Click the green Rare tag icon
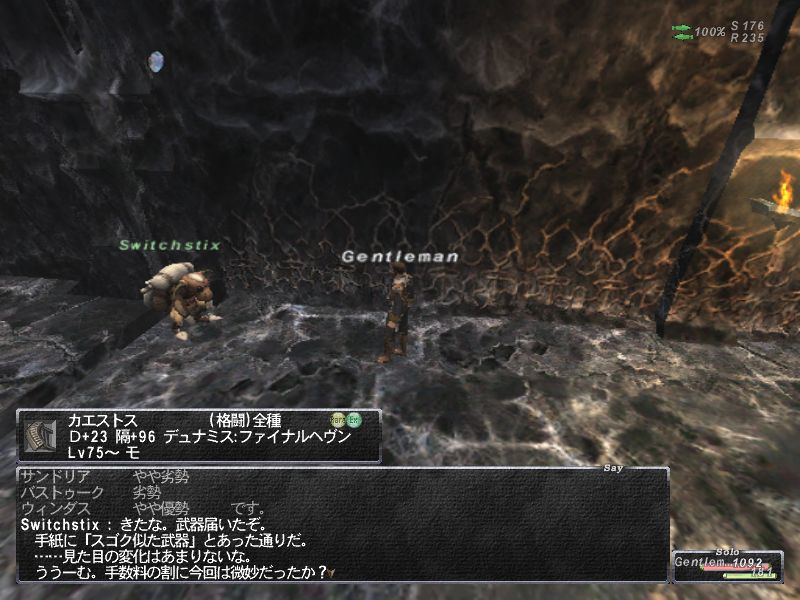Image resolution: width=800 pixels, height=600 pixels. [338, 420]
